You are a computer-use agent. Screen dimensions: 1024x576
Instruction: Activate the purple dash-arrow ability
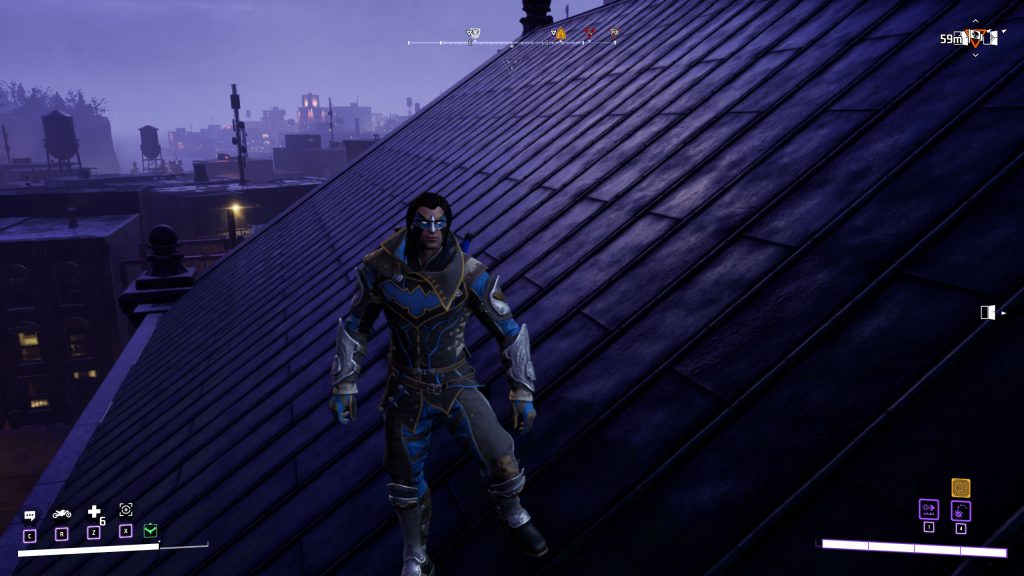point(929,510)
